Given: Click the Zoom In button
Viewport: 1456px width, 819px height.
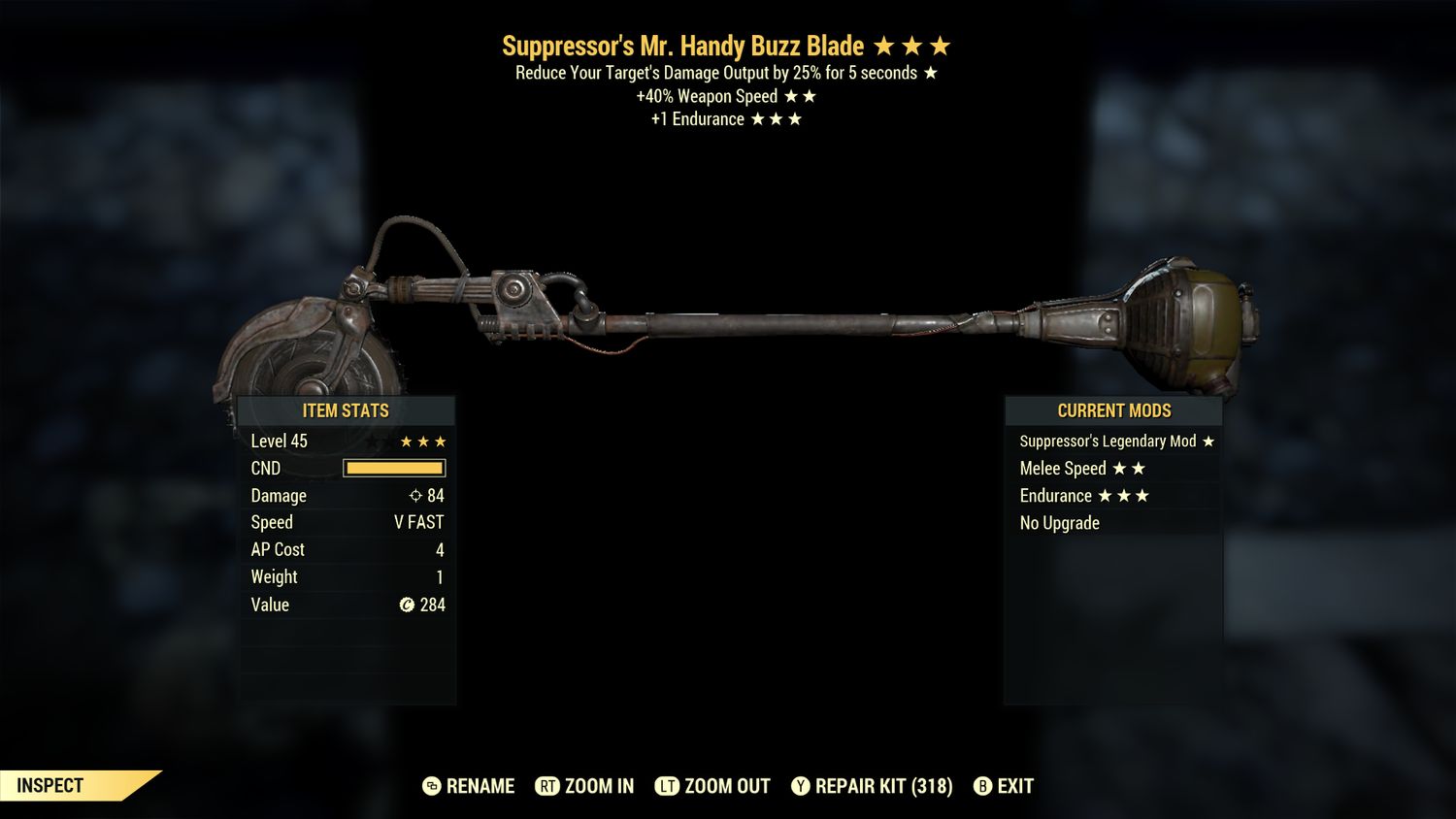Looking at the screenshot, I should tap(584, 786).
